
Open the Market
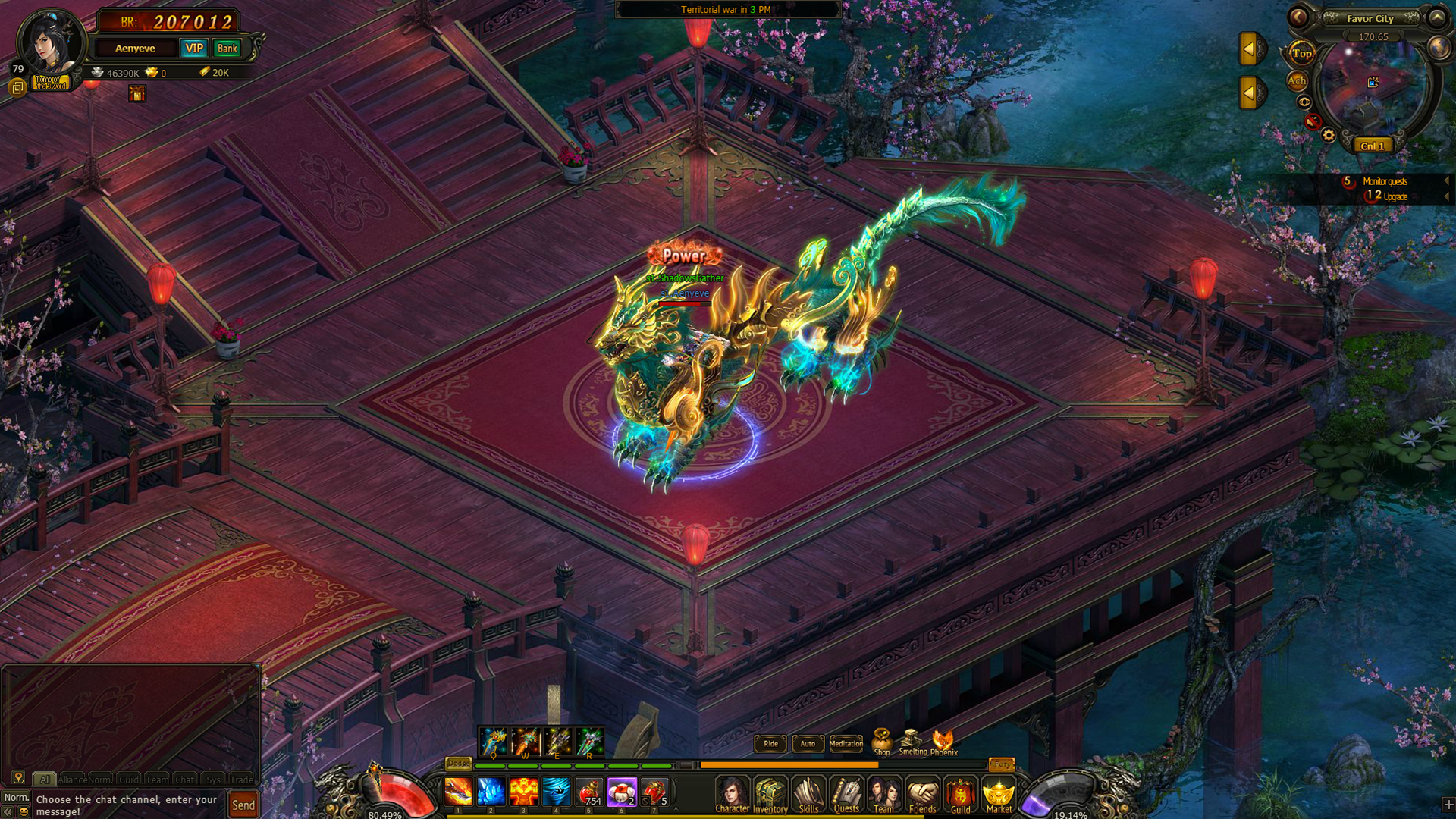[999, 795]
